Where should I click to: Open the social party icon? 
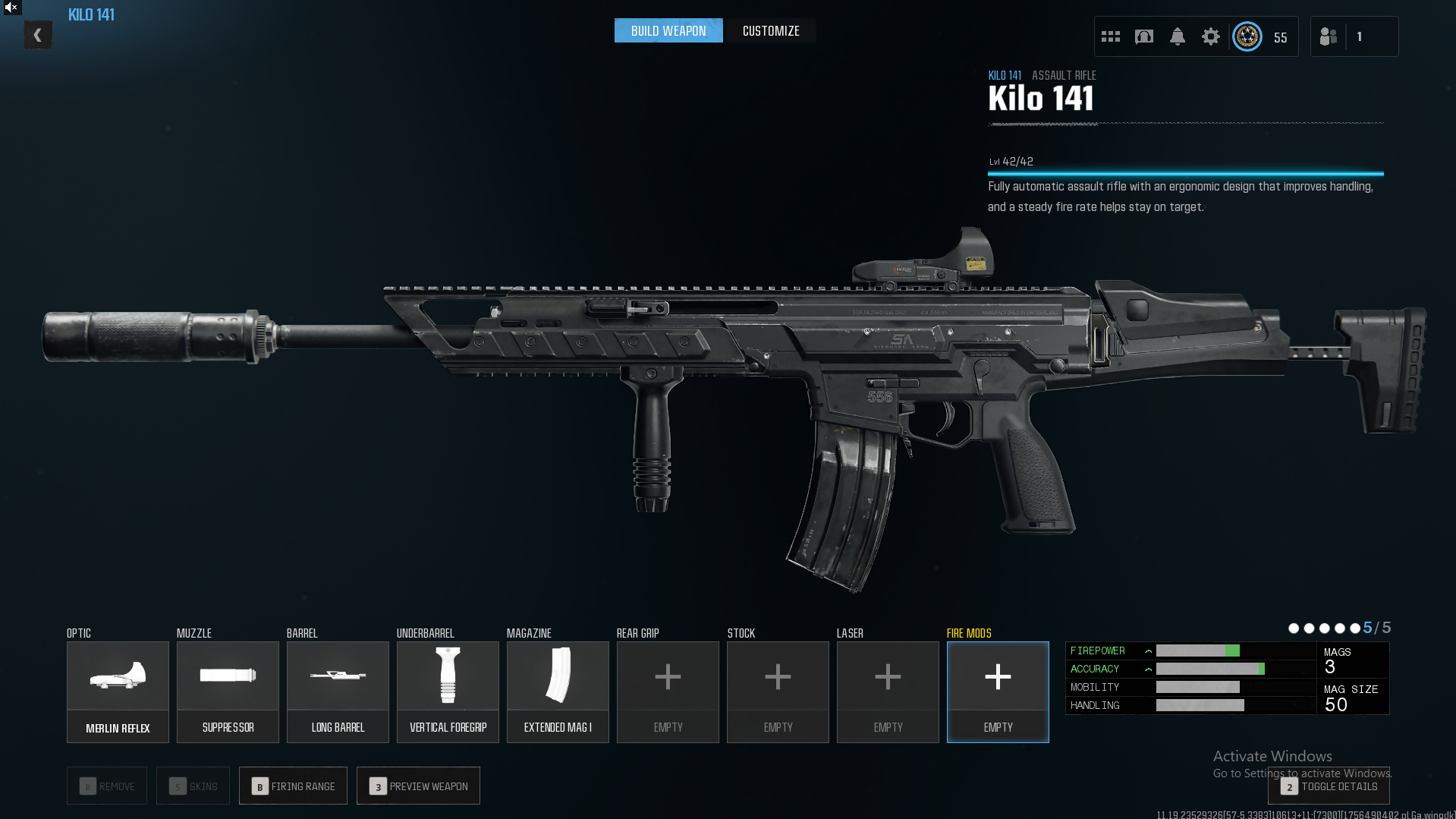1329,36
